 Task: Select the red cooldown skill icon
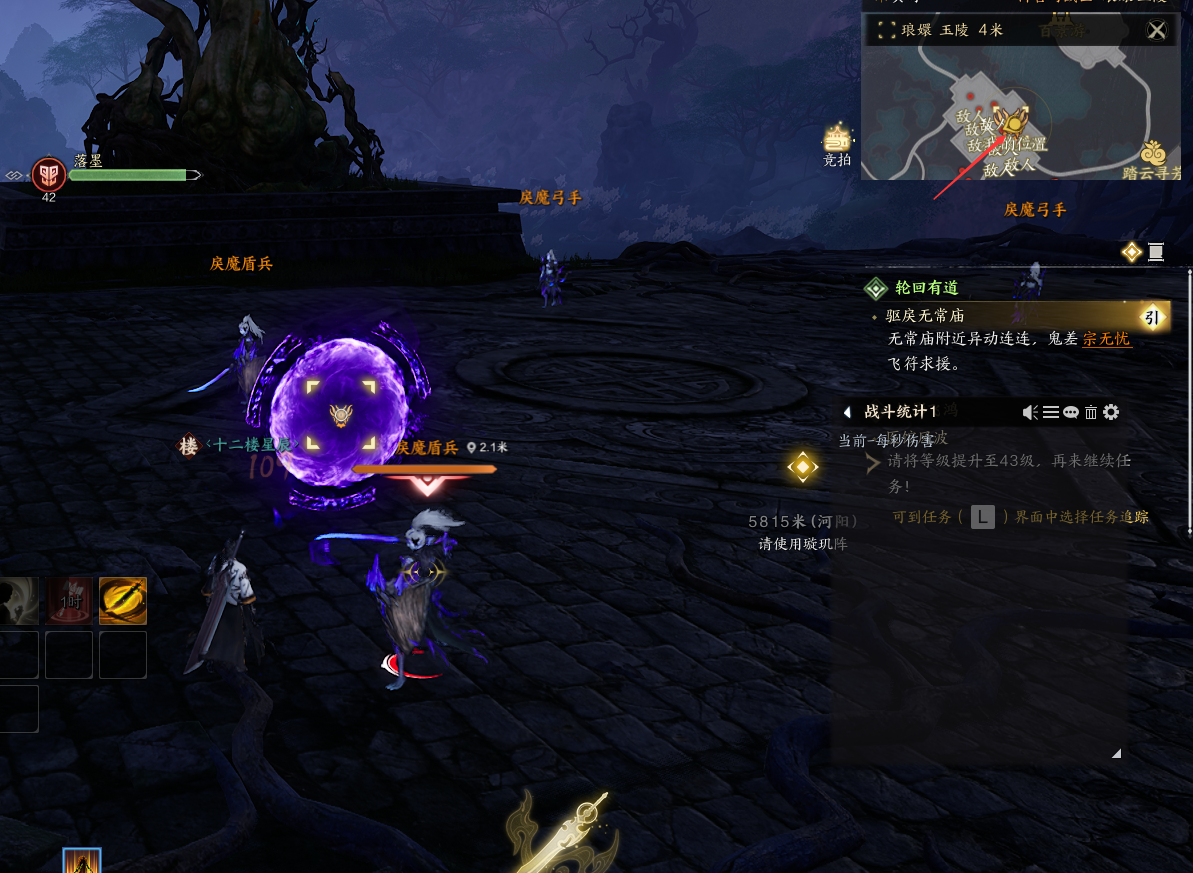coord(69,600)
